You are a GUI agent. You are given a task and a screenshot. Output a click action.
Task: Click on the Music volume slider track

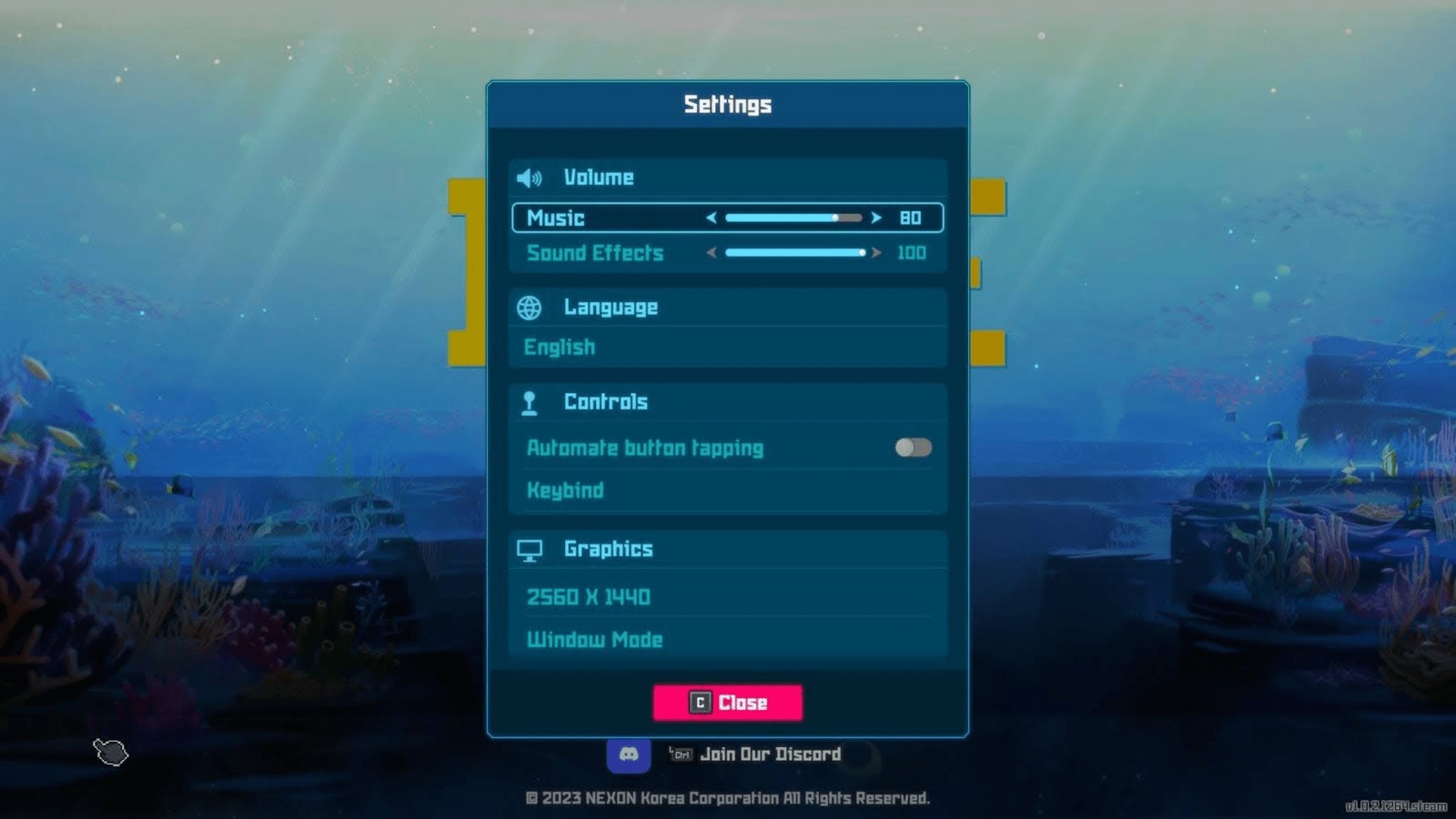792,218
